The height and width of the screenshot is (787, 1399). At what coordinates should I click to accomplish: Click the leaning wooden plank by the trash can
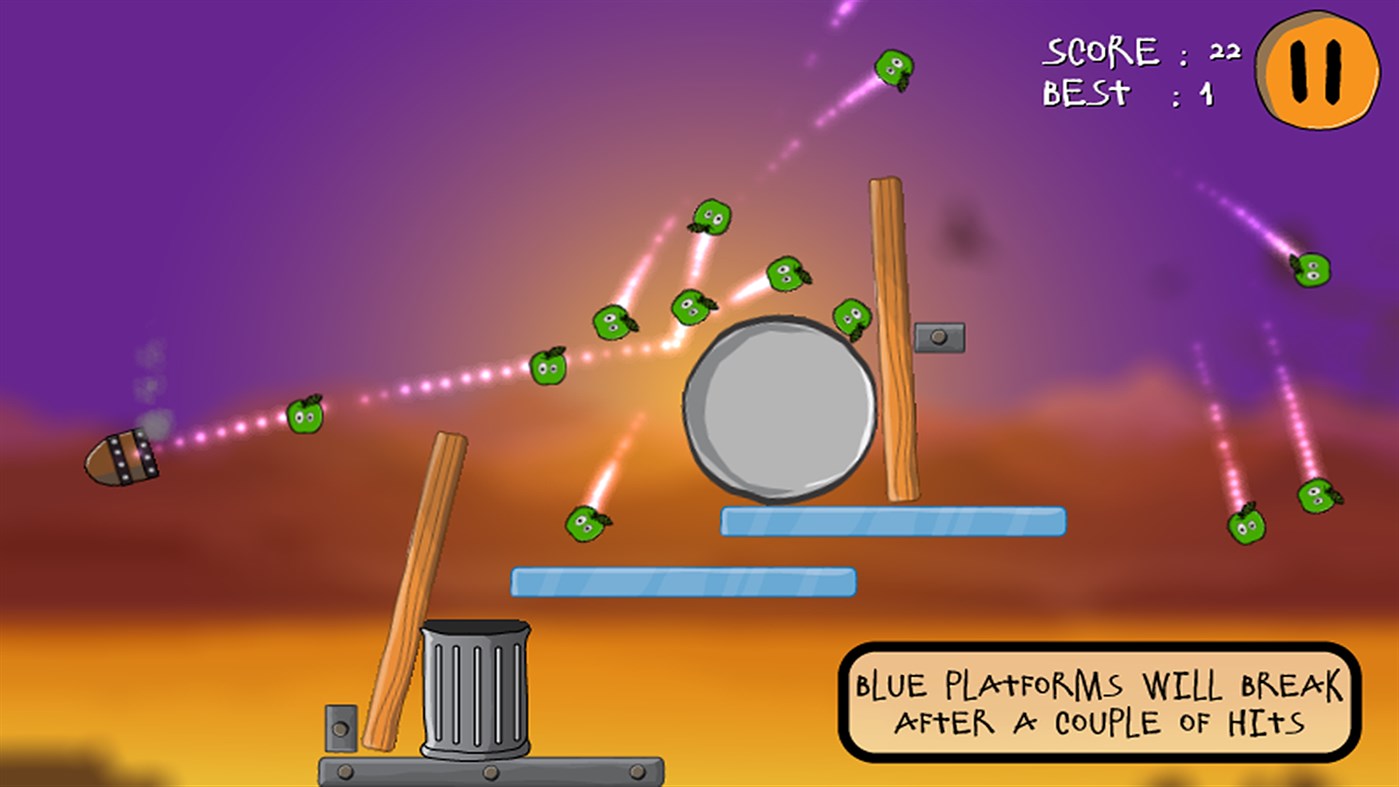coord(418,590)
